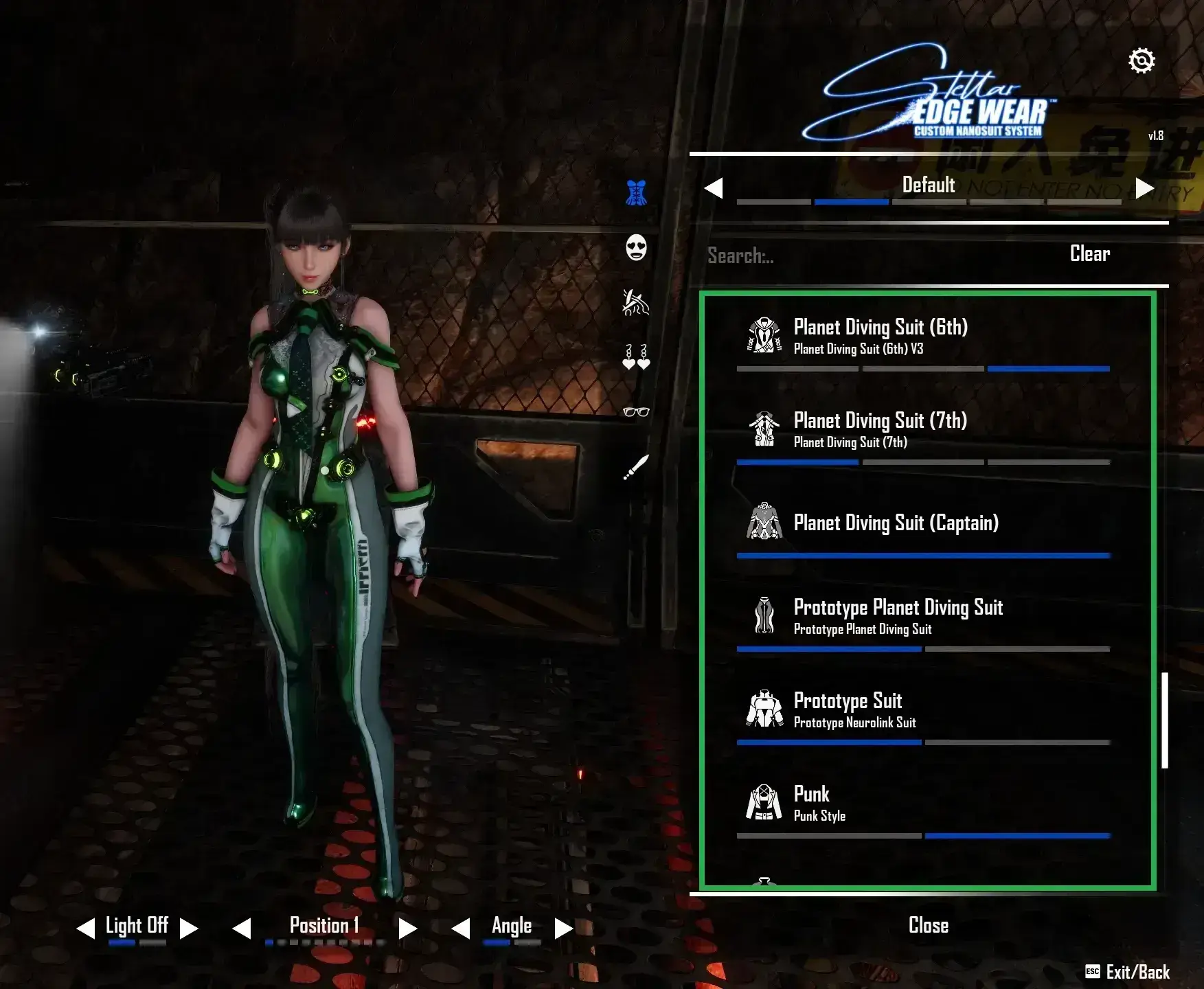Switch to the glasses category
The image size is (1204, 989).
point(635,412)
